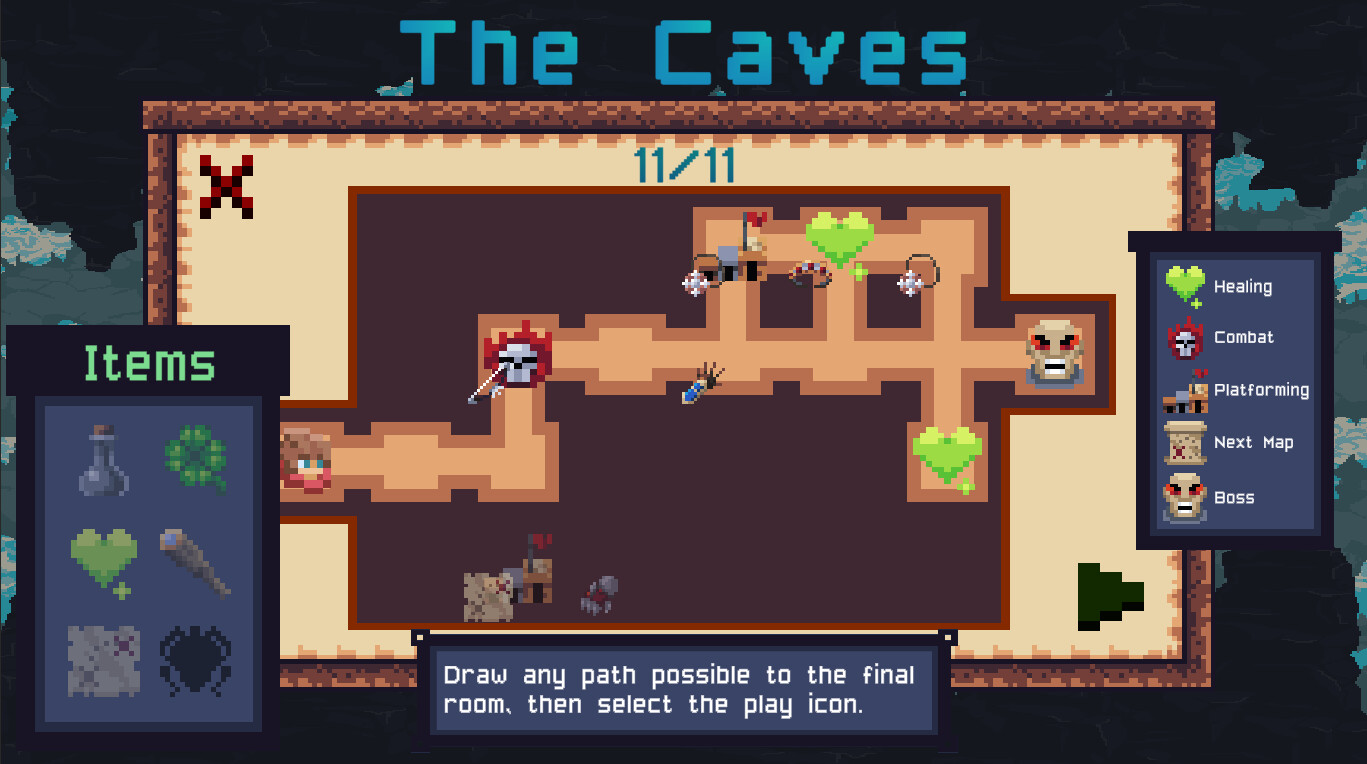Click the 11/11 room counter
Viewport: 1367px width, 764px height.
coord(684,166)
